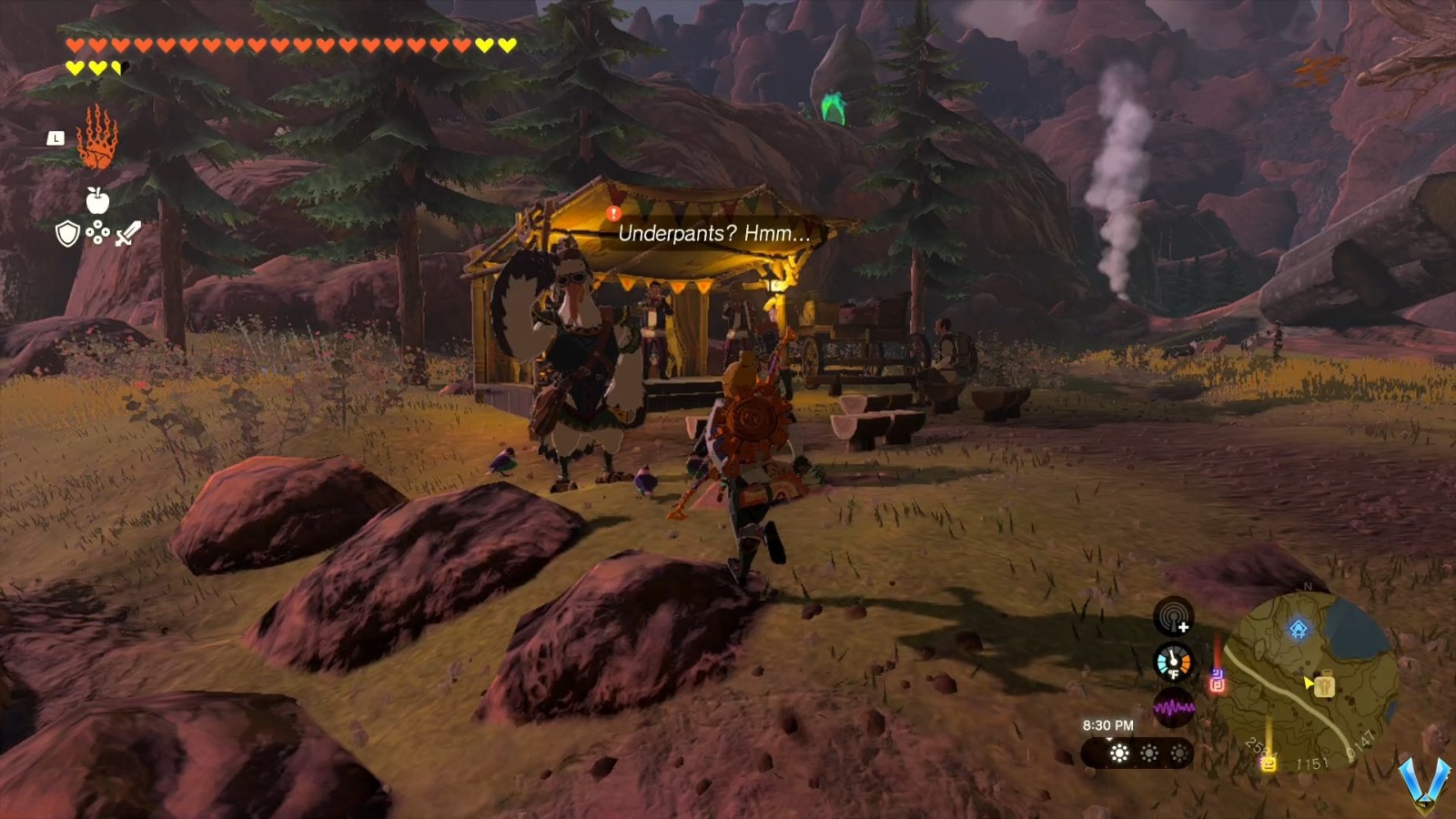Select the sword icon next to the shield
1456x819 pixels.
127,232
